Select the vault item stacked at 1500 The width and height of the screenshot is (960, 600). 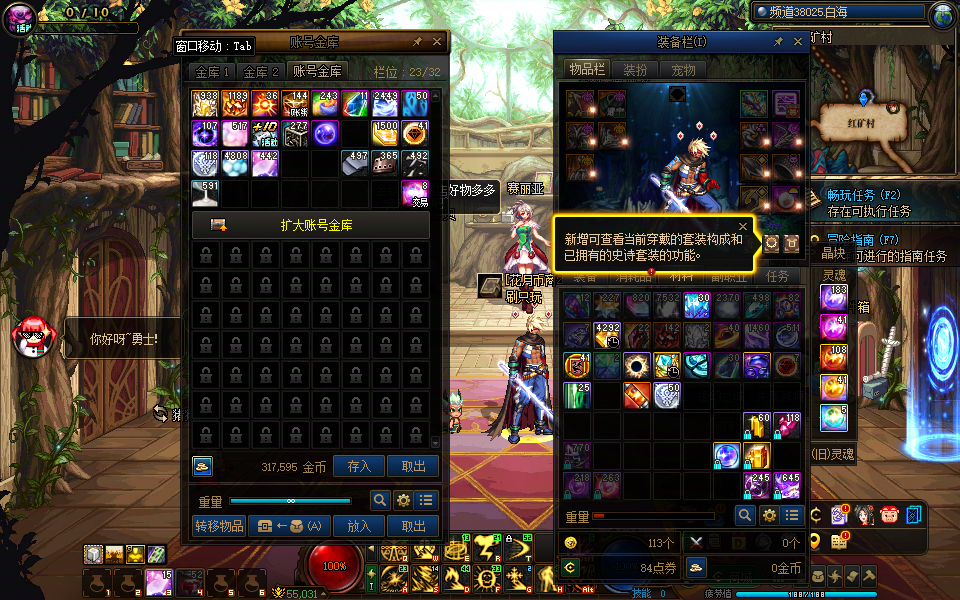coord(386,134)
